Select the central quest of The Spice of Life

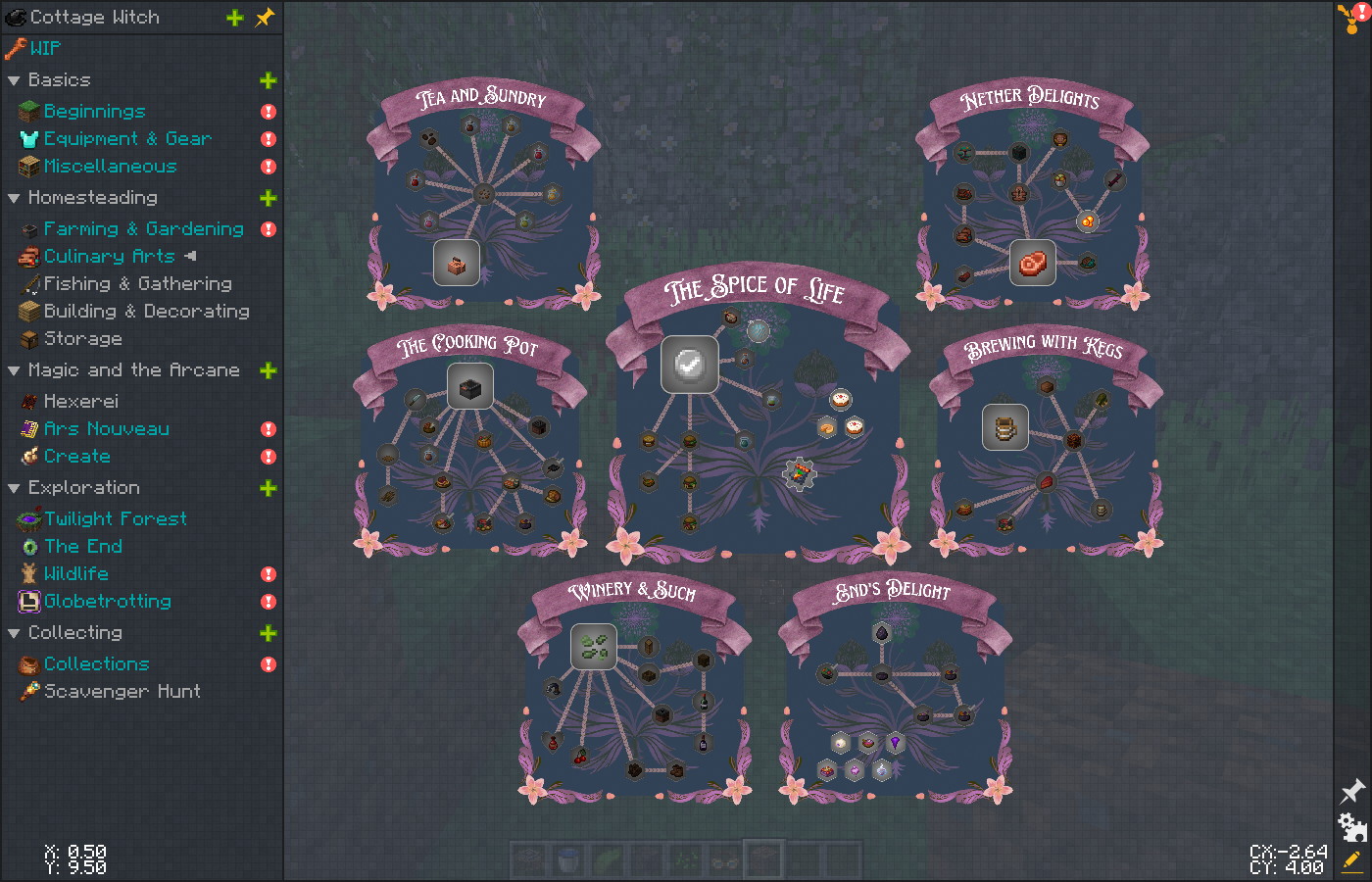[x=690, y=365]
